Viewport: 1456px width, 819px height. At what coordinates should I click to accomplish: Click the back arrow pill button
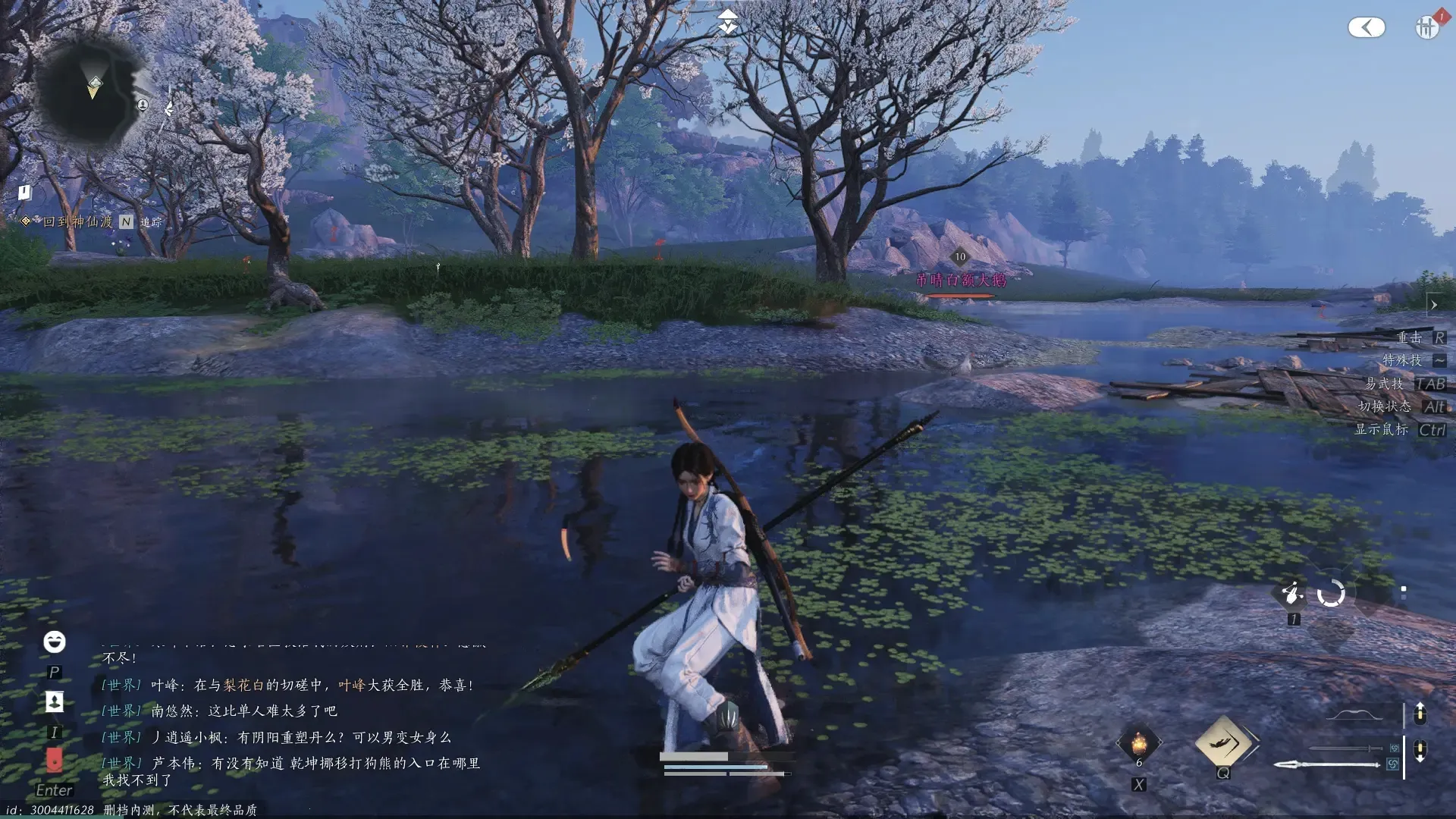tap(1367, 28)
